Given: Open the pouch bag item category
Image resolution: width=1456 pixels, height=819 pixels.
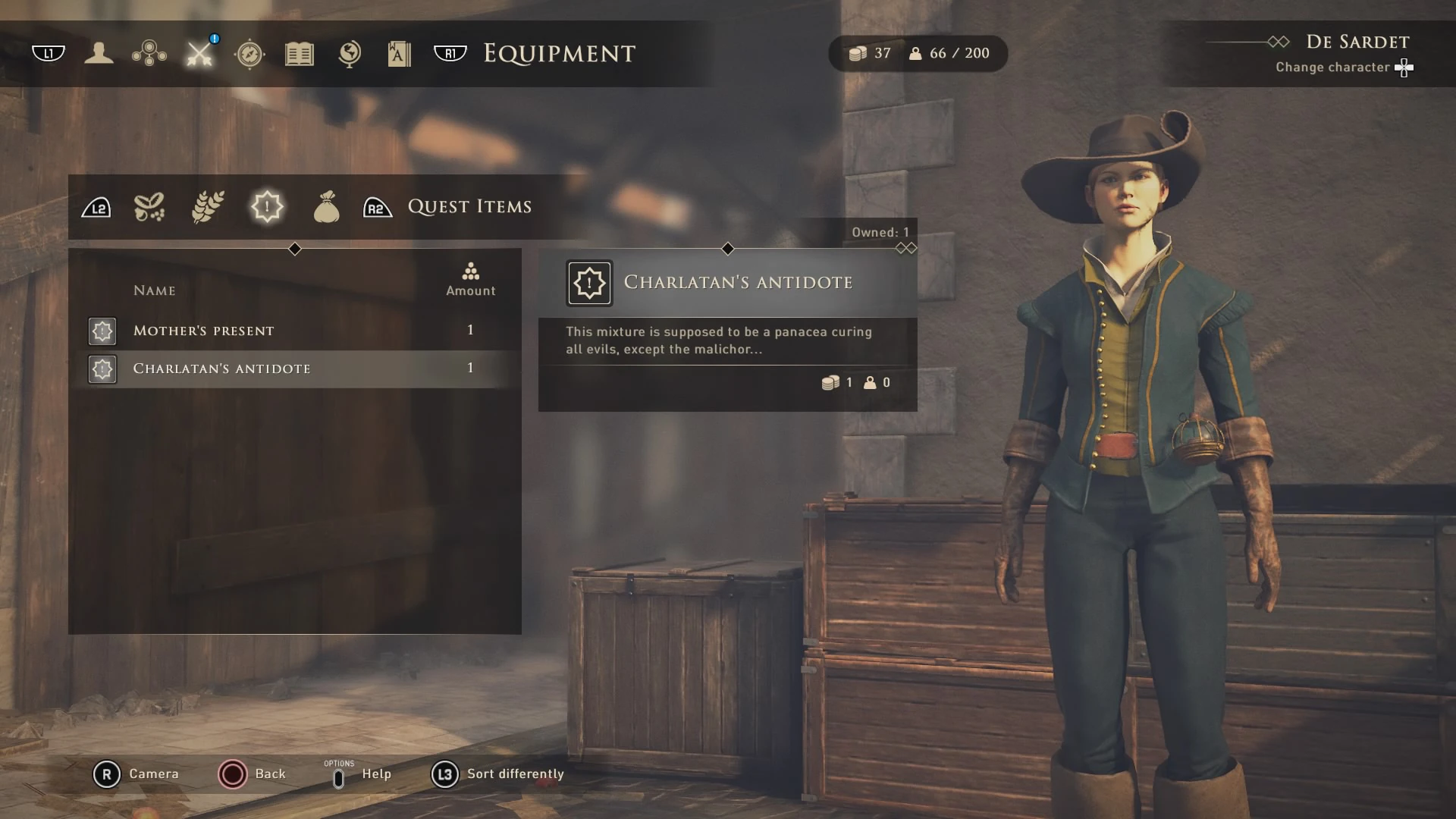Looking at the screenshot, I should point(326,206).
